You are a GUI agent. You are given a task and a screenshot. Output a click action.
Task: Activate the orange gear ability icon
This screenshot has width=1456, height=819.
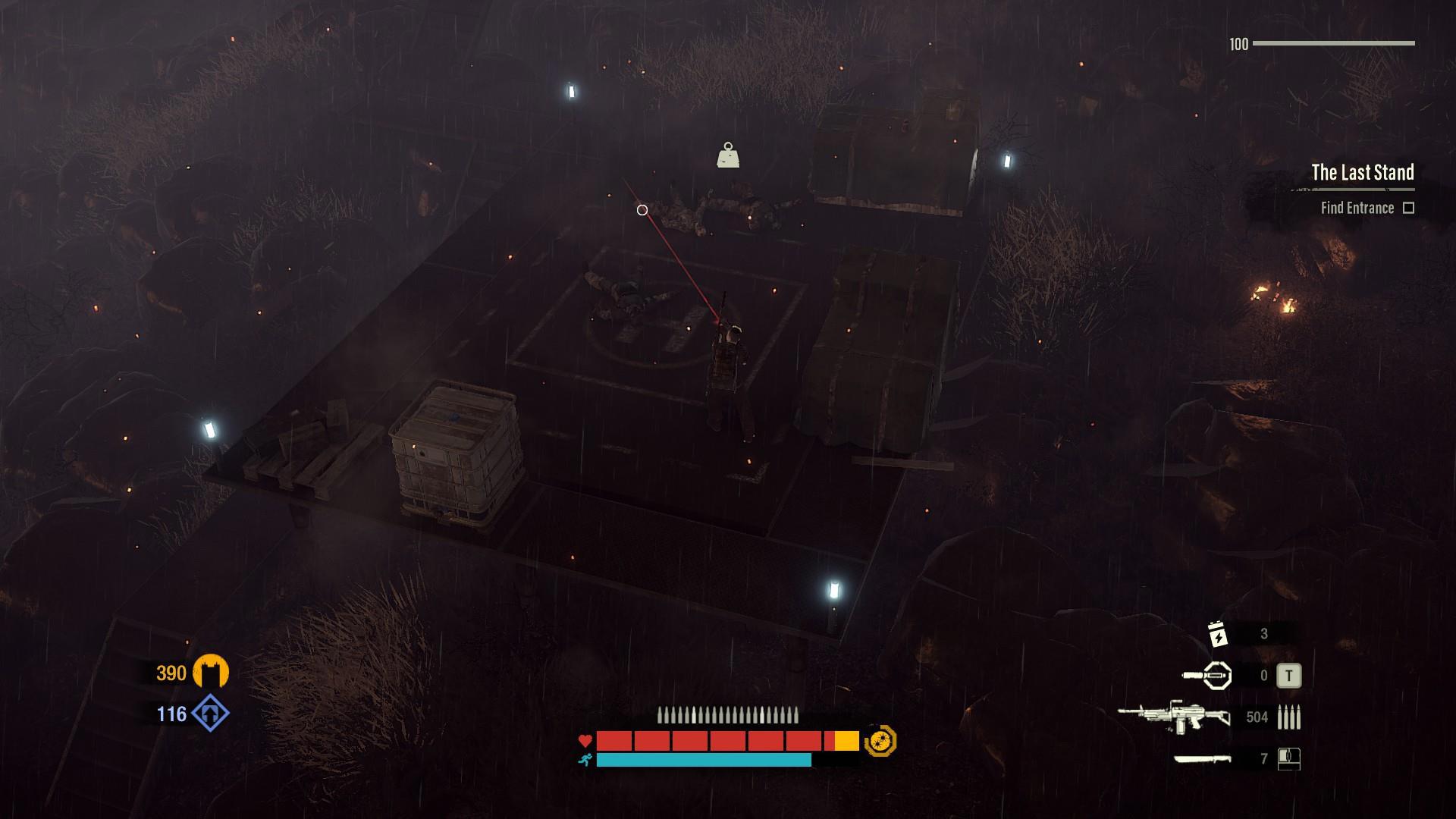880,741
